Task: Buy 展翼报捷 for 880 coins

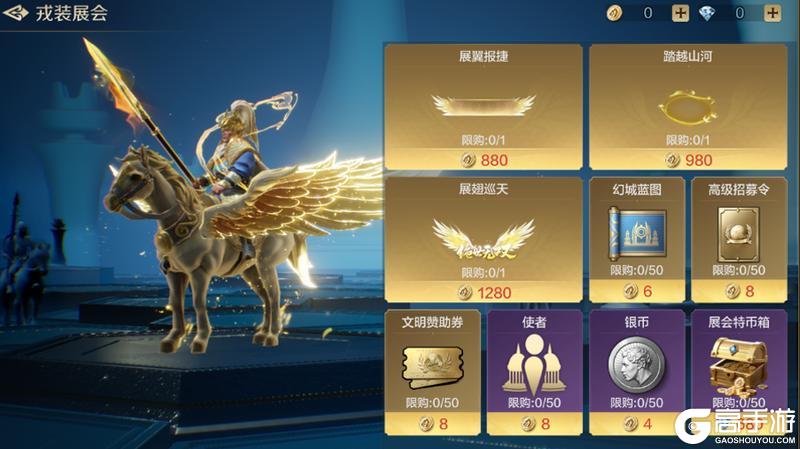Action: pos(483,160)
